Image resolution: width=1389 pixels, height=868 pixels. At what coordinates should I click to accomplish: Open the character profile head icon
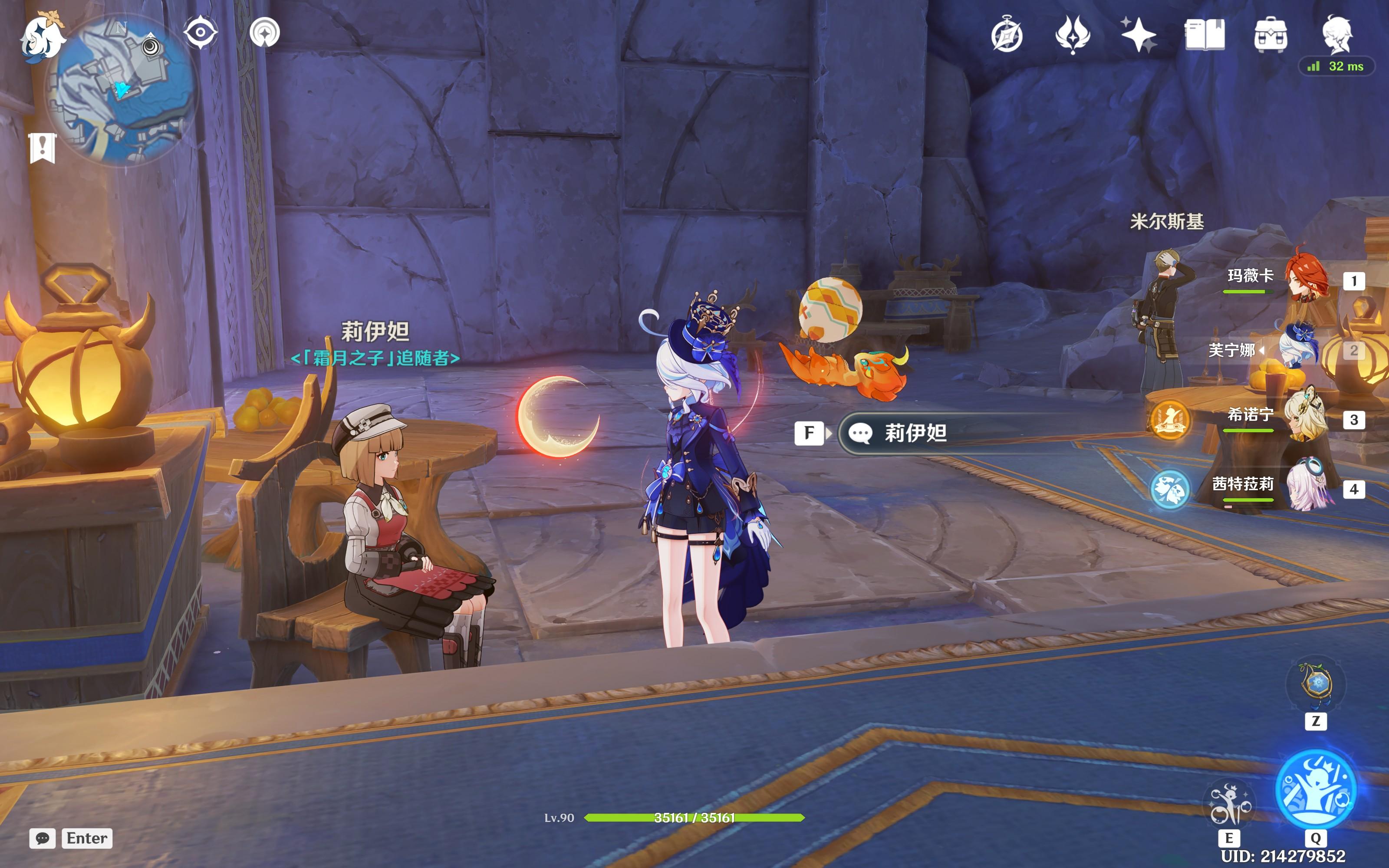point(1337,34)
